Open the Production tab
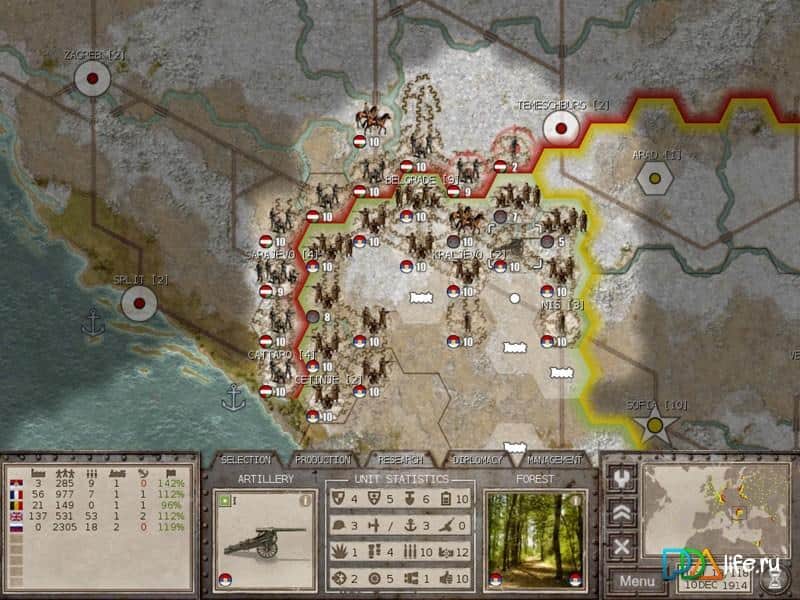800x600 pixels. (323, 460)
